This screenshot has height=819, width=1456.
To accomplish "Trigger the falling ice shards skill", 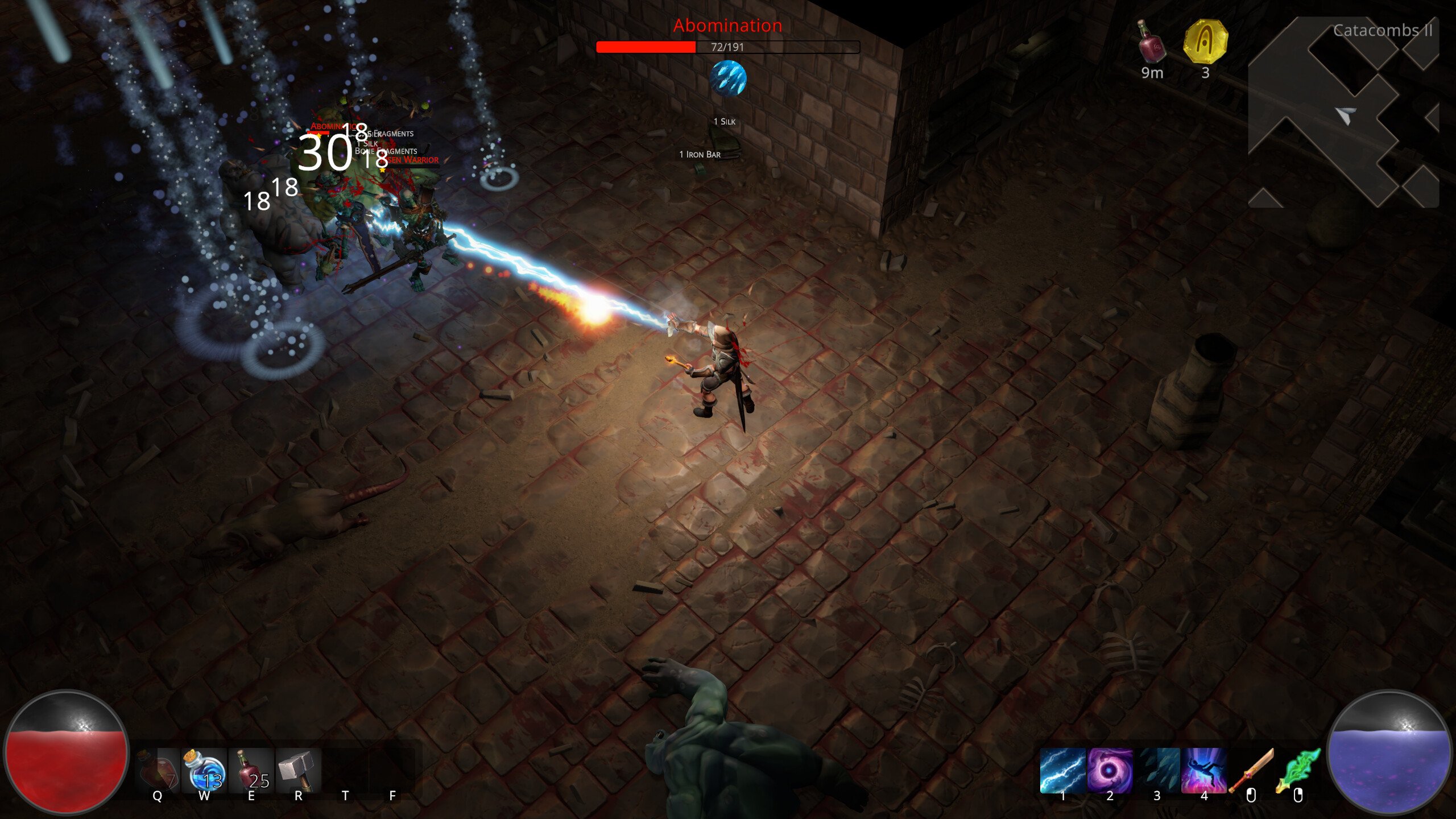I will click(1157, 771).
